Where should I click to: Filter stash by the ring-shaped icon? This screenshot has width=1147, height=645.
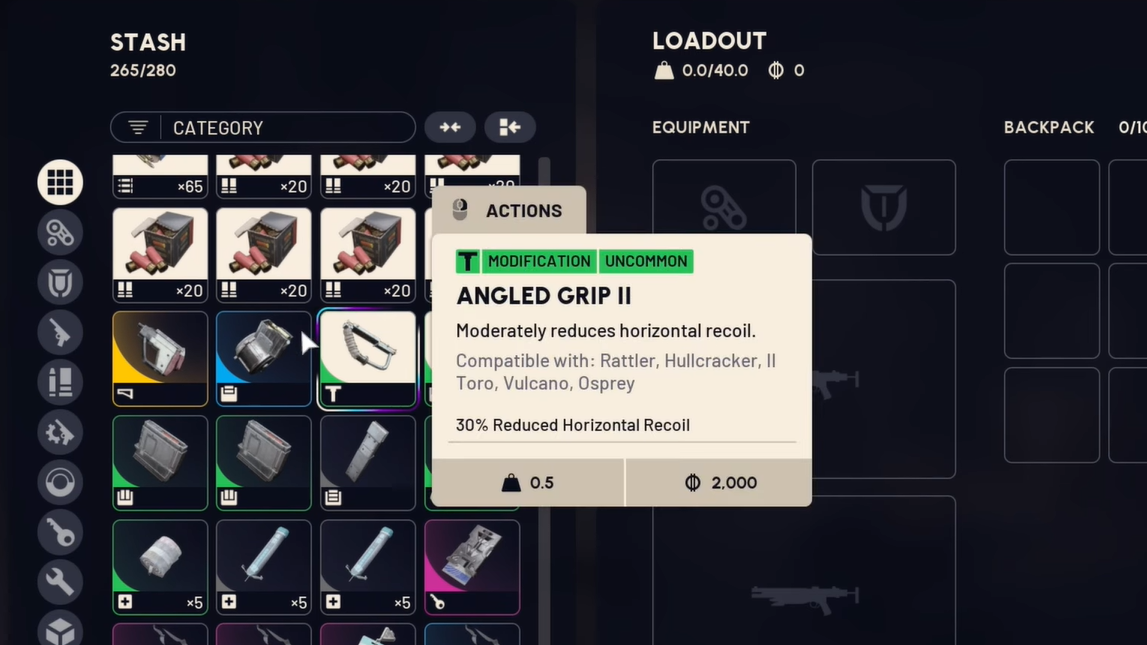click(60, 482)
